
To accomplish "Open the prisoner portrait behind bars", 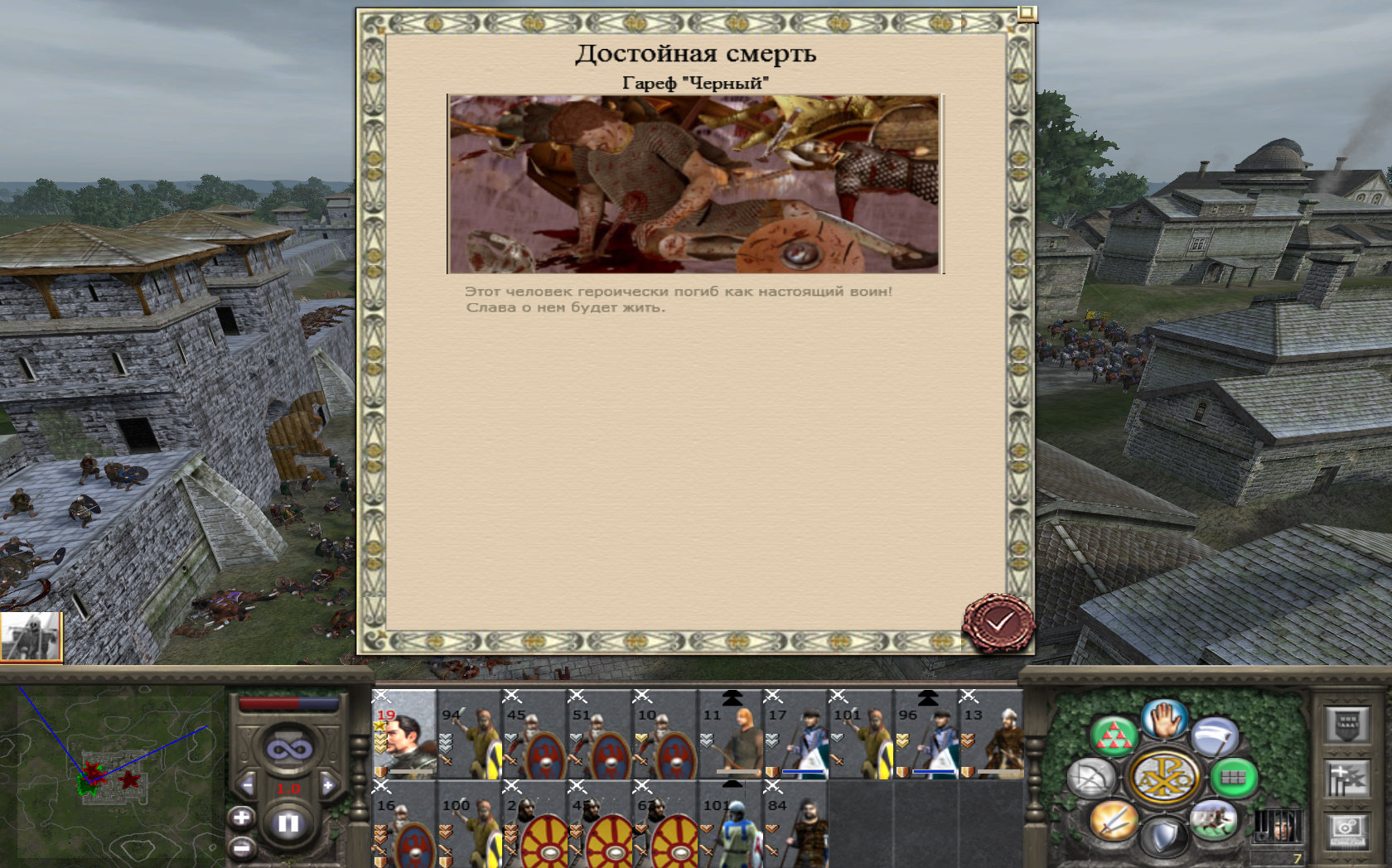I will coord(1277,826).
